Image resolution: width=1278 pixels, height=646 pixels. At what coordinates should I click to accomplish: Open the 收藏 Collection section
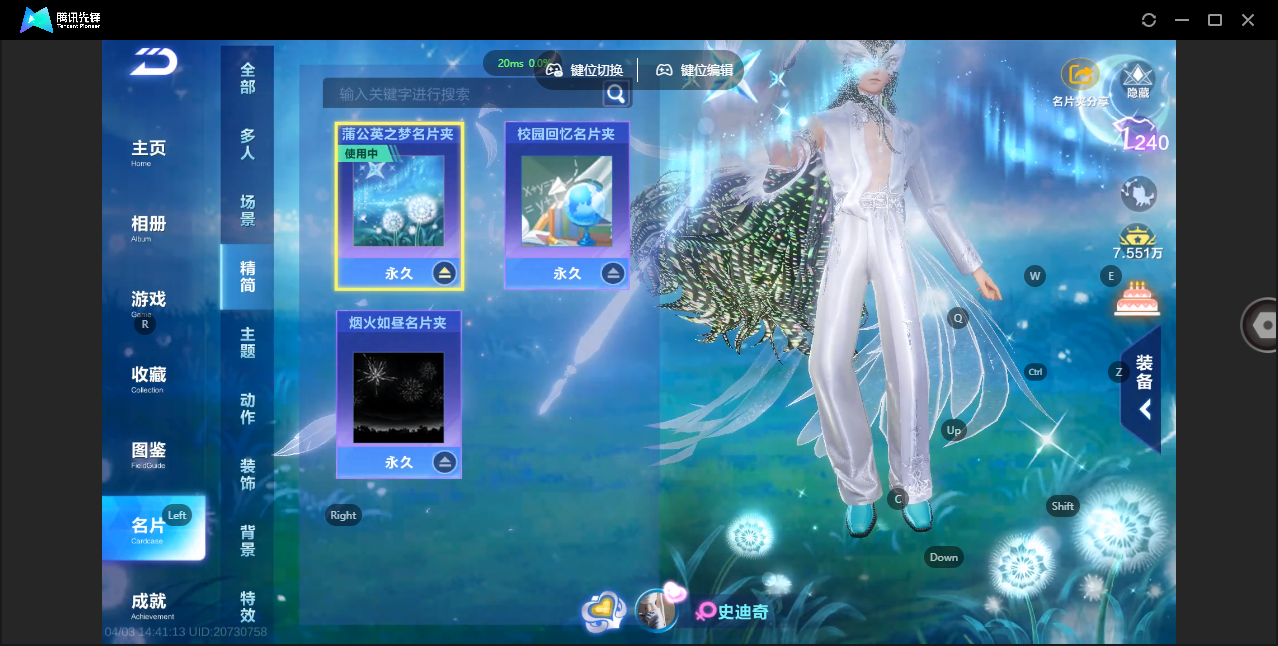tap(149, 377)
